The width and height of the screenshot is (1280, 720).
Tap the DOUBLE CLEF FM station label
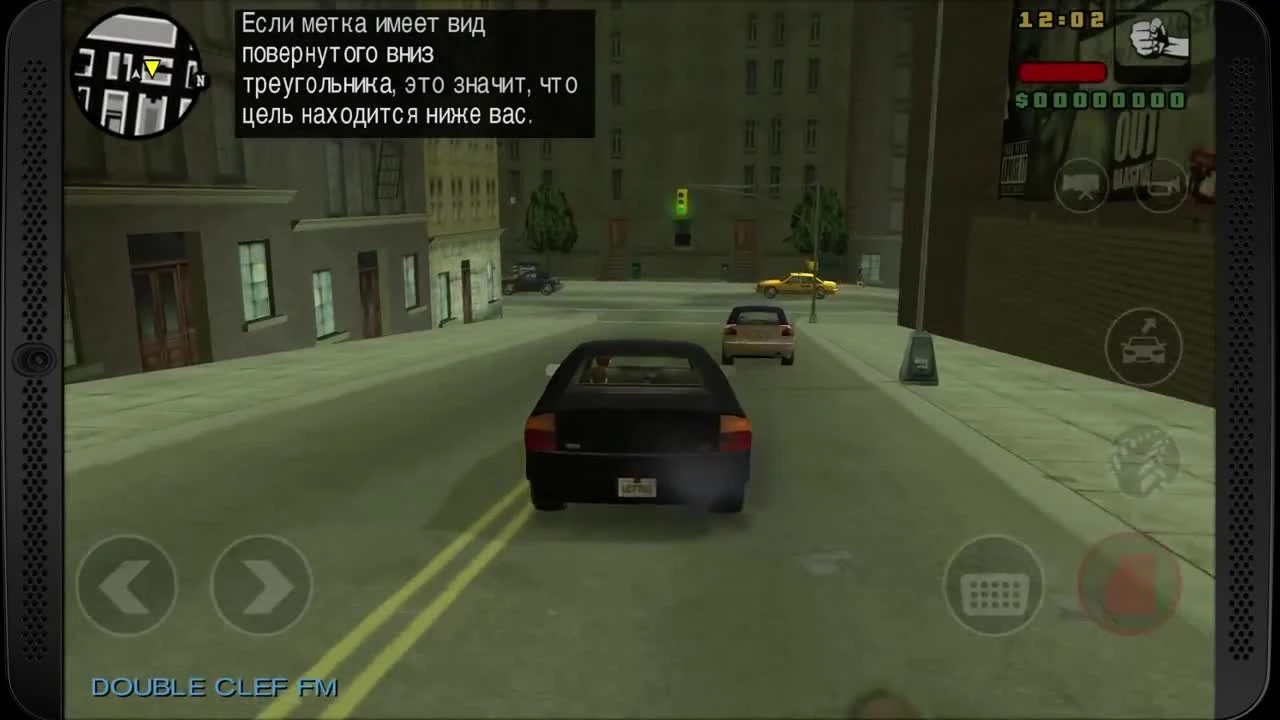pyautogui.click(x=215, y=687)
